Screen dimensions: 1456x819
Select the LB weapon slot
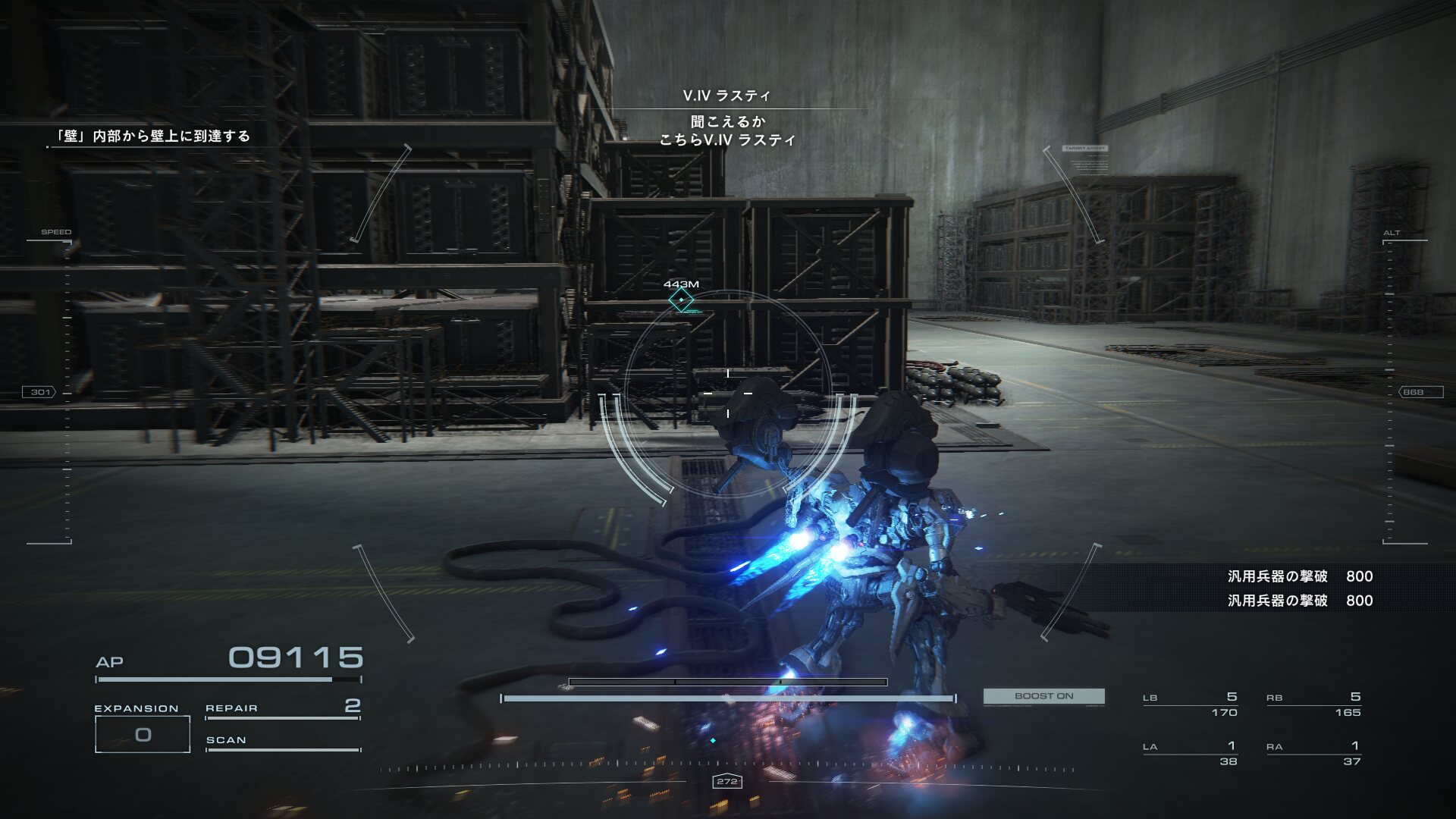pos(1190,704)
